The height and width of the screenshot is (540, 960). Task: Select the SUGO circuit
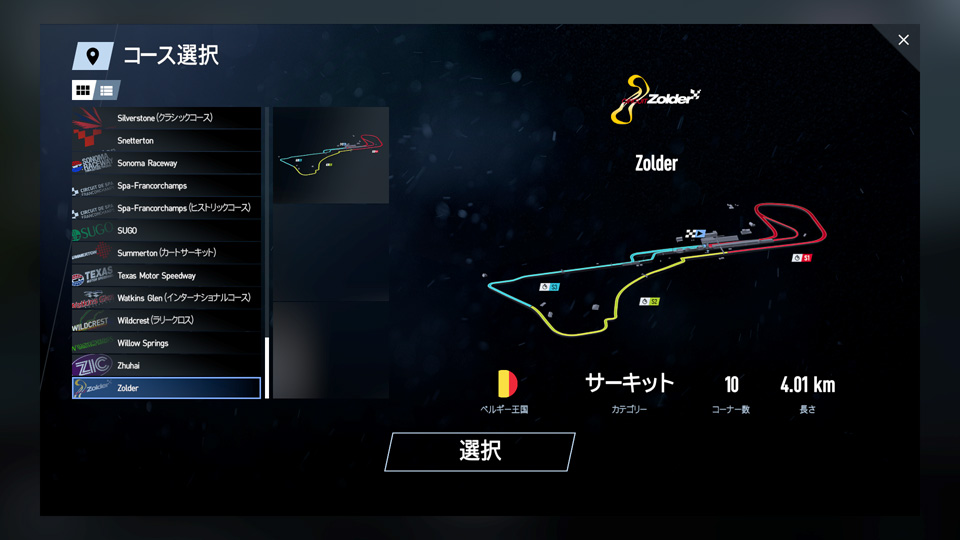click(166, 231)
